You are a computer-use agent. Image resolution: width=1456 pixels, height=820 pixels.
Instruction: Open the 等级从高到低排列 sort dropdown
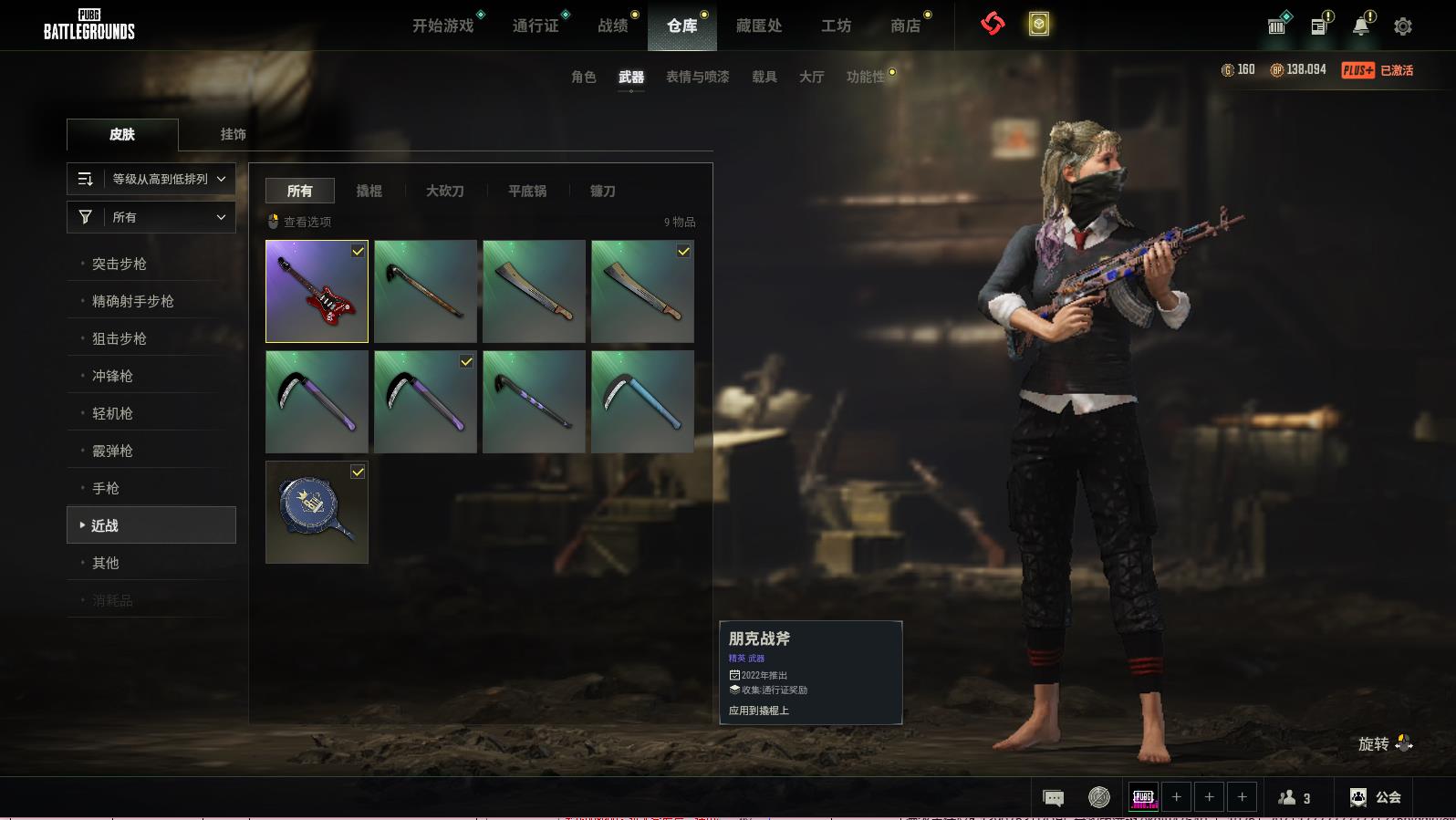click(x=151, y=179)
